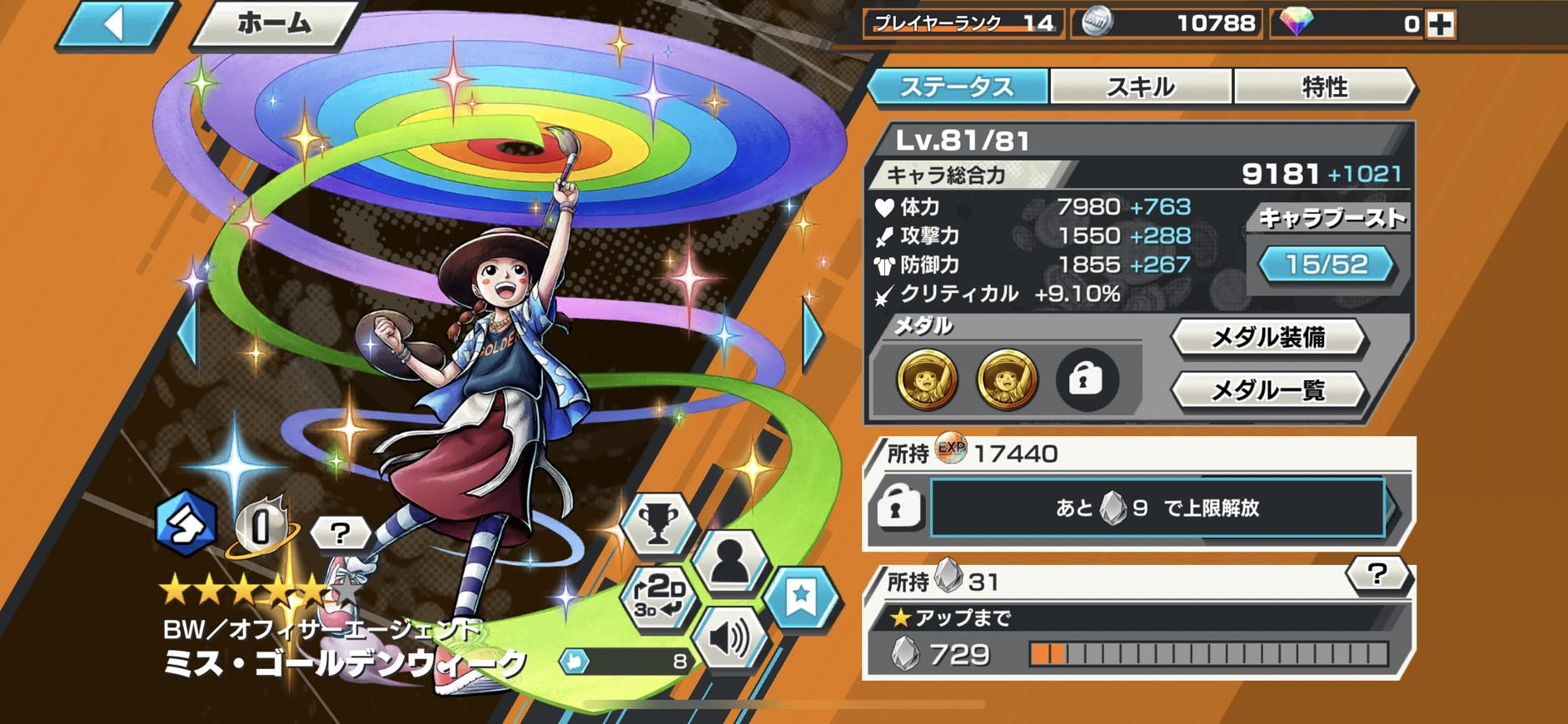Image resolution: width=1568 pixels, height=724 pixels.
Task: Select the locked medal slot
Action: [1085, 380]
